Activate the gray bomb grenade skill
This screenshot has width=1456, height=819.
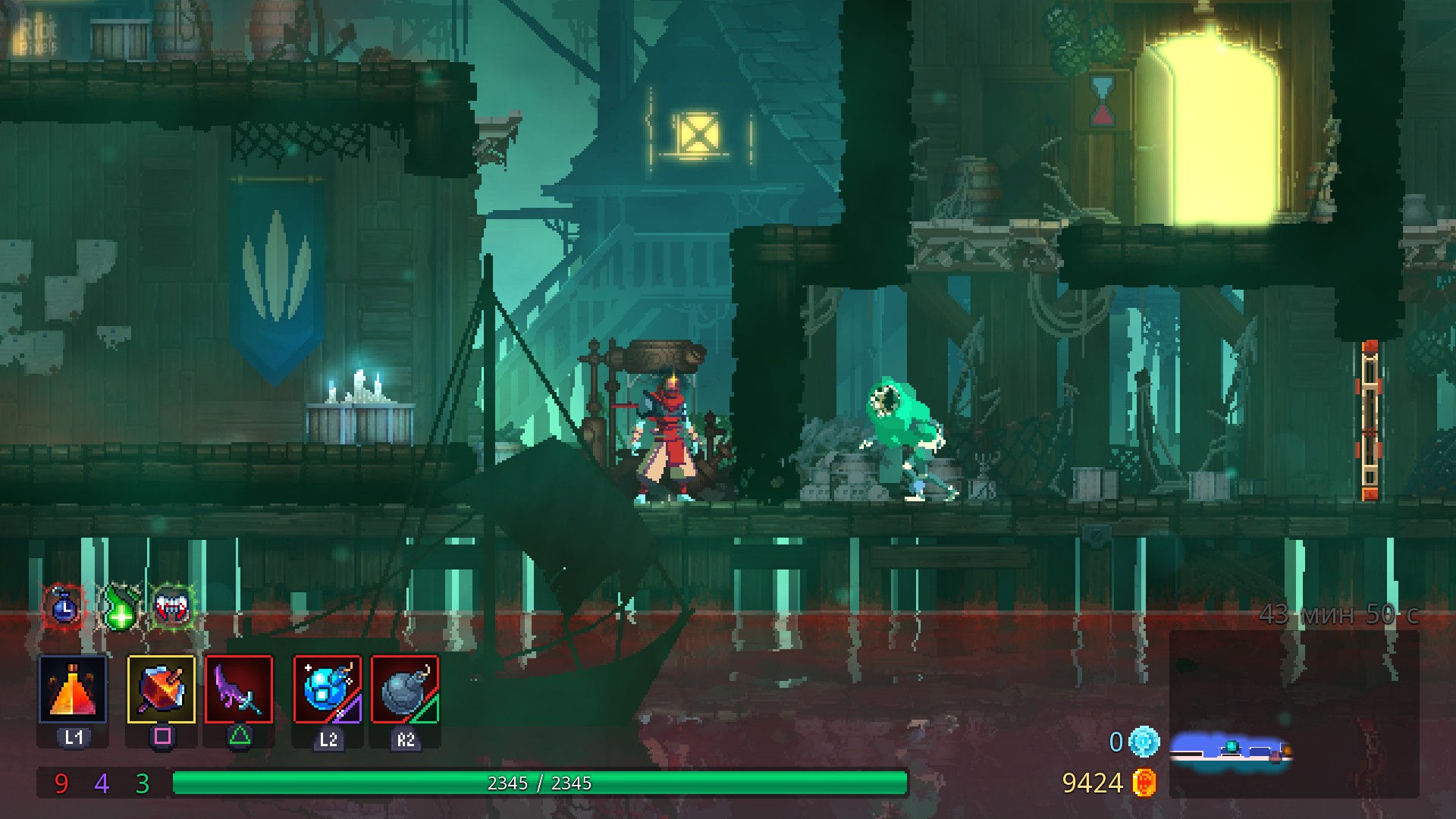[x=405, y=689]
